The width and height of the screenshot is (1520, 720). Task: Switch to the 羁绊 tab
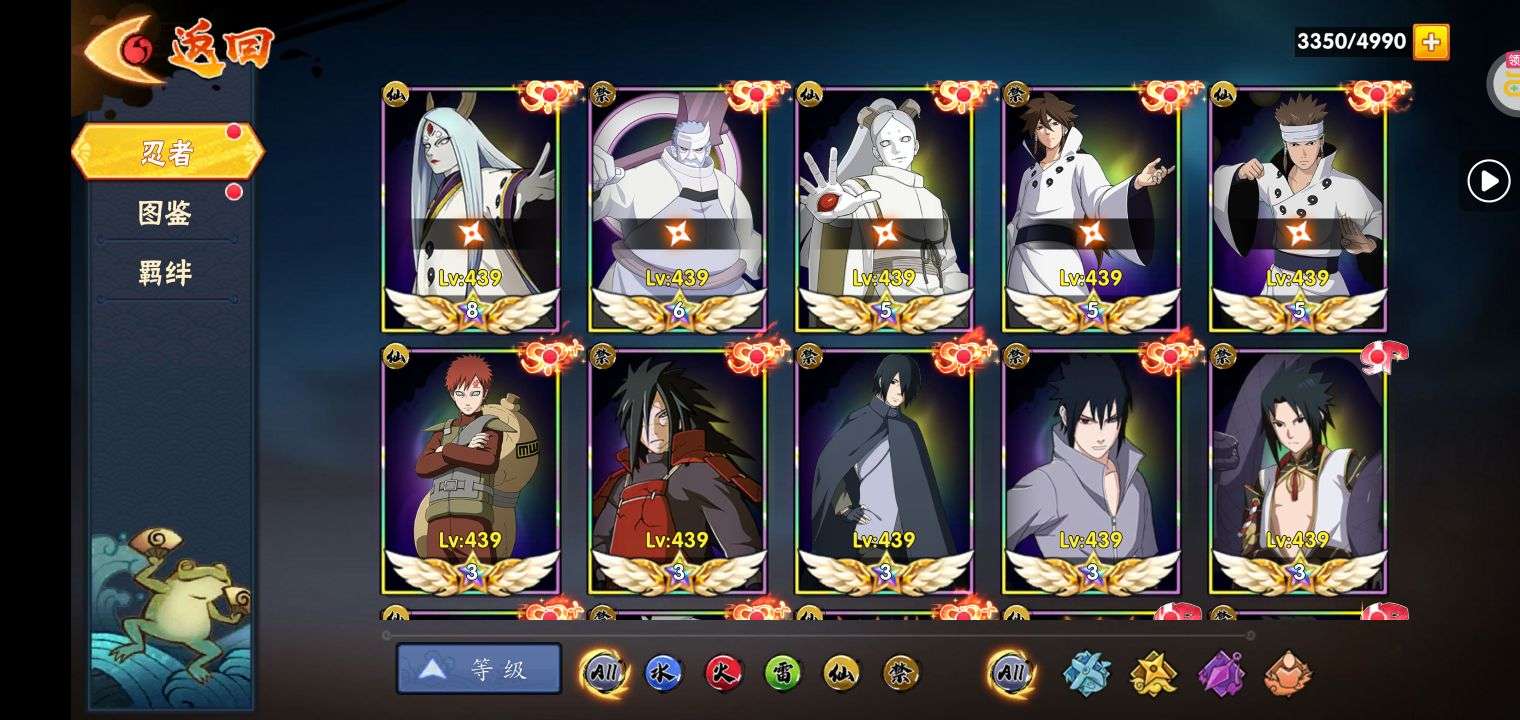165,272
